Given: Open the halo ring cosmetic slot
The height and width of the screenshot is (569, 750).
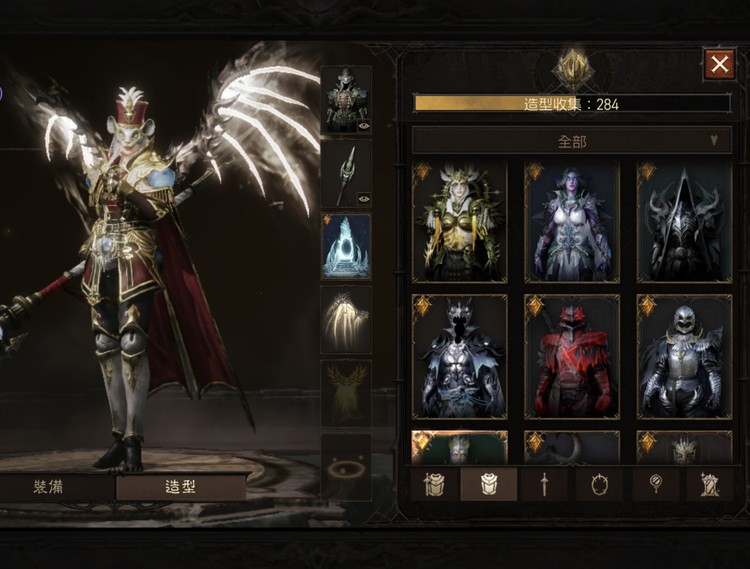Looking at the screenshot, I should pos(346,467).
